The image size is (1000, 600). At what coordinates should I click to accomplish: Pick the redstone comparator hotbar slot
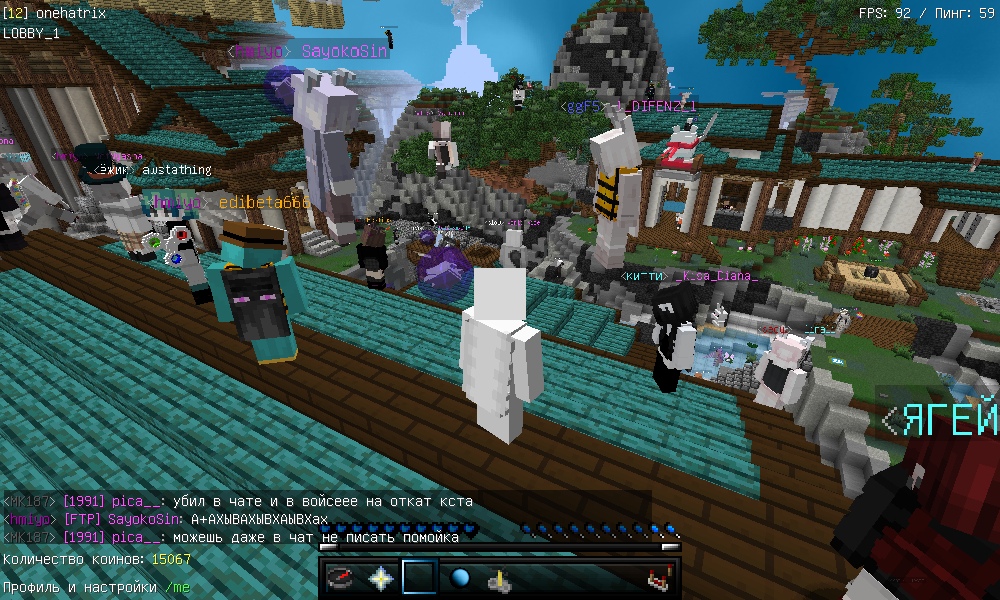(x=657, y=578)
